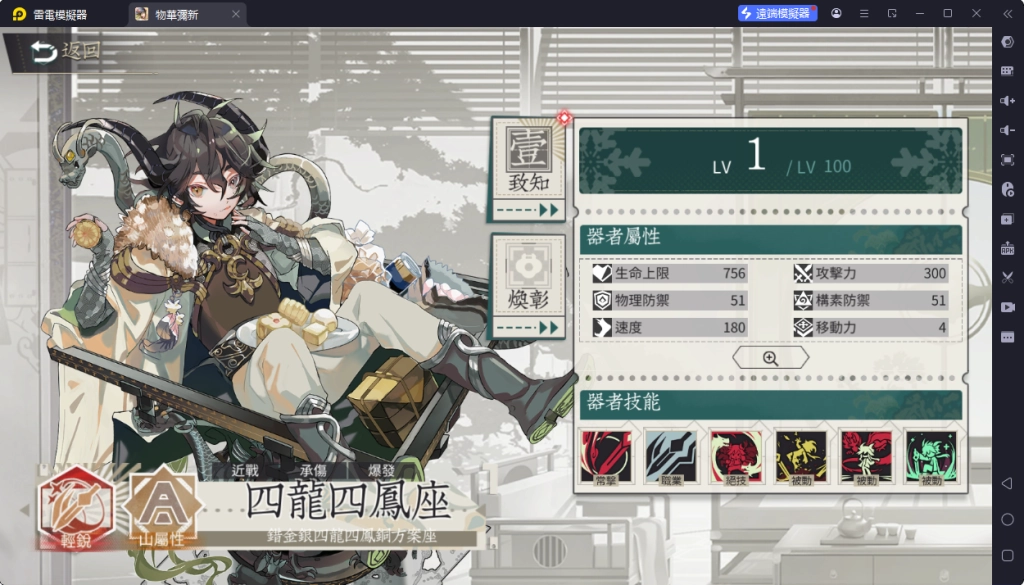Image resolution: width=1024 pixels, height=585 pixels.
Task: Expand detailed stats with the magnifier button
Action: click(x=770, y=358)
